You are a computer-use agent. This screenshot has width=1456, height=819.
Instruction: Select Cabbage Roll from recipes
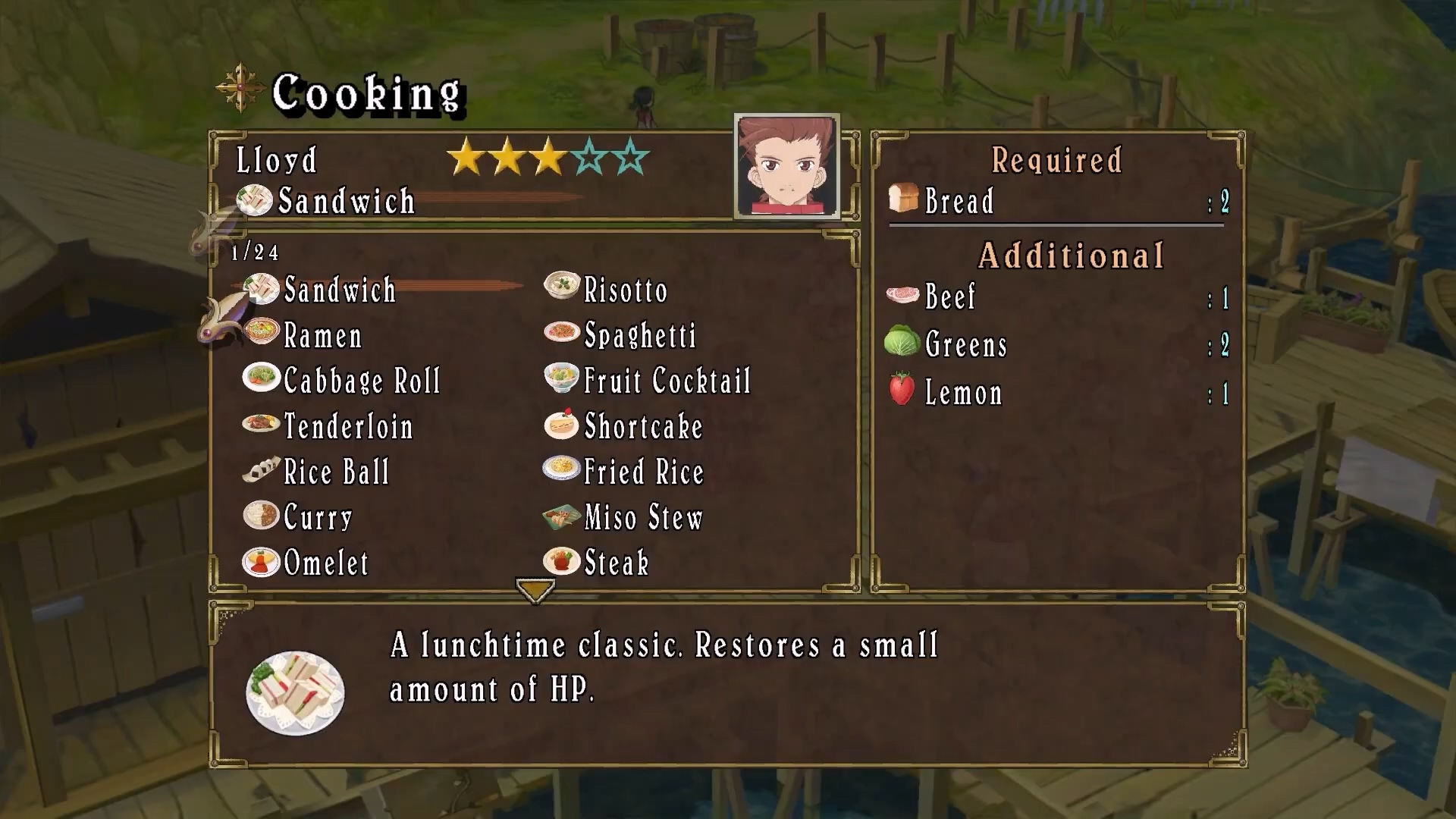point(361,381)
